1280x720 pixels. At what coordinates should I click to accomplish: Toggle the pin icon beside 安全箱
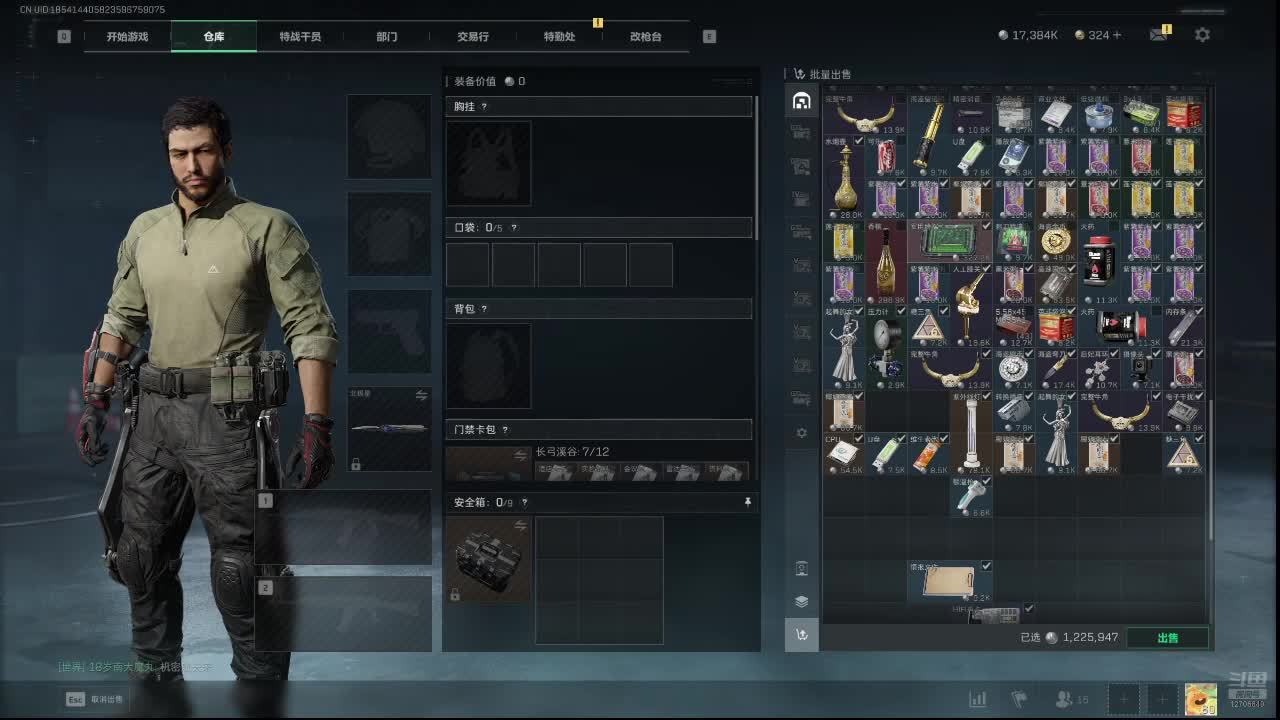(x=747, y=502)
